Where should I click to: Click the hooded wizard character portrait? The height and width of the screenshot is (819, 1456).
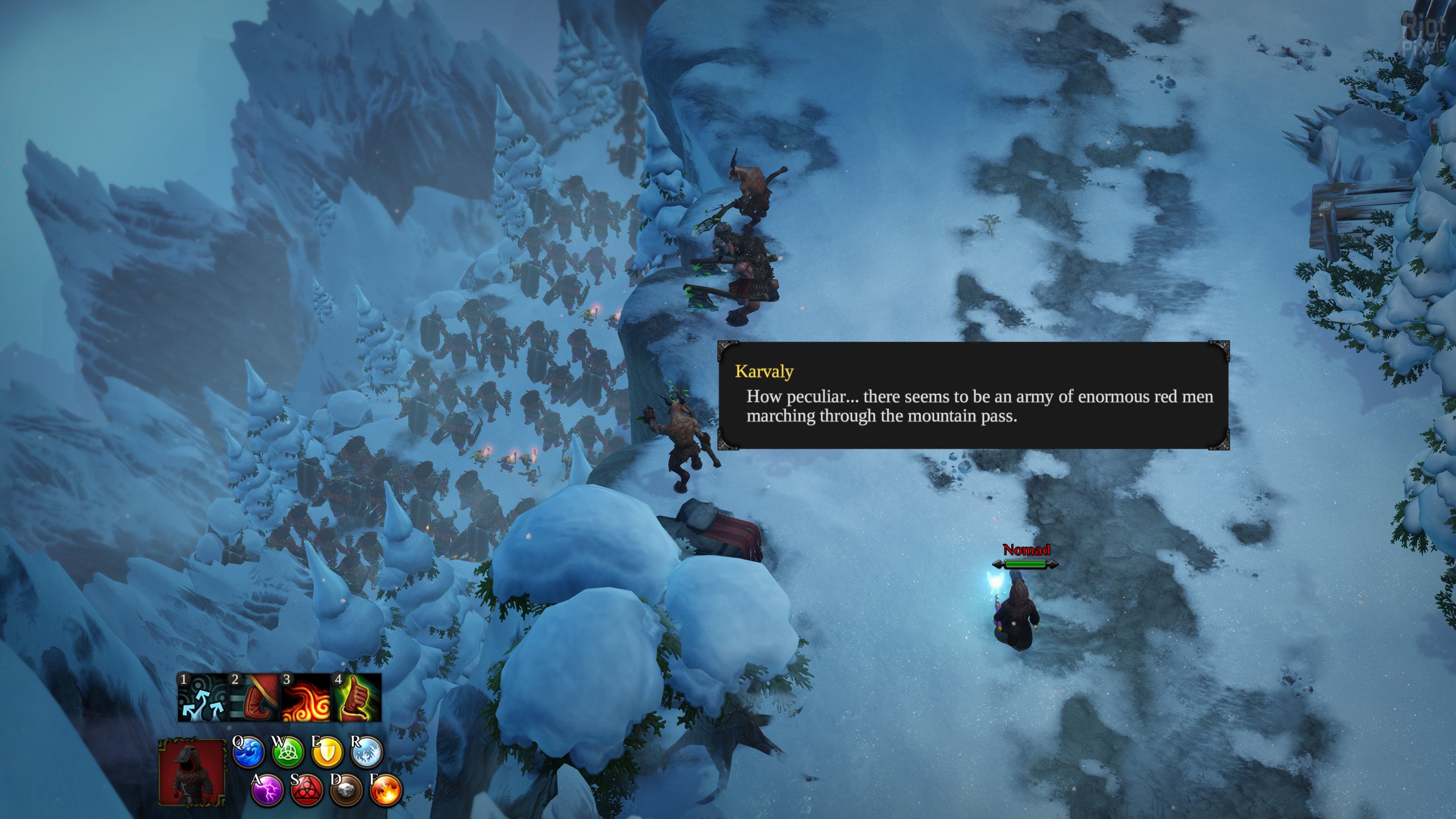pos(192,772)
